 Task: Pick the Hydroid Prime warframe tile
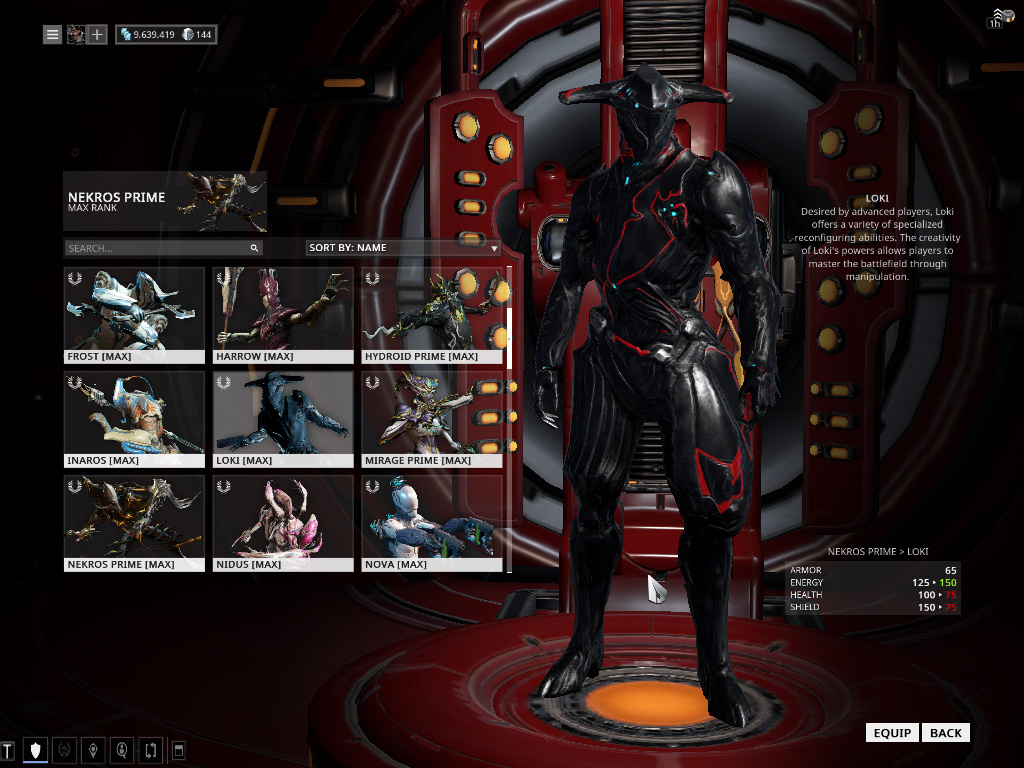(432, 314)
